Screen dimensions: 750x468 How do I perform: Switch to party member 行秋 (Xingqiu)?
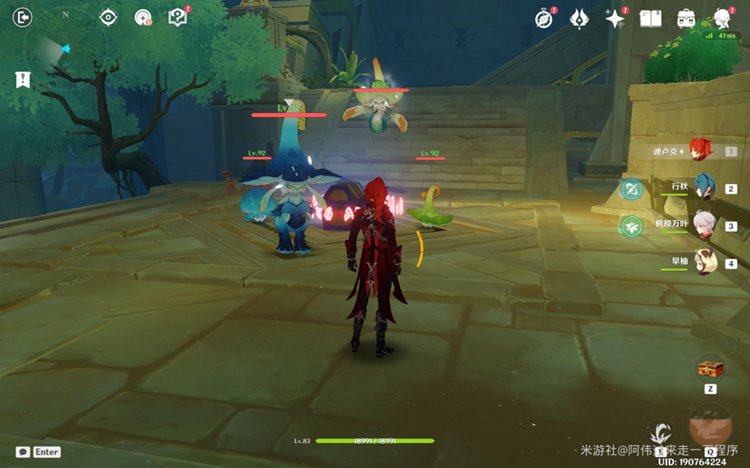[706, 188]
